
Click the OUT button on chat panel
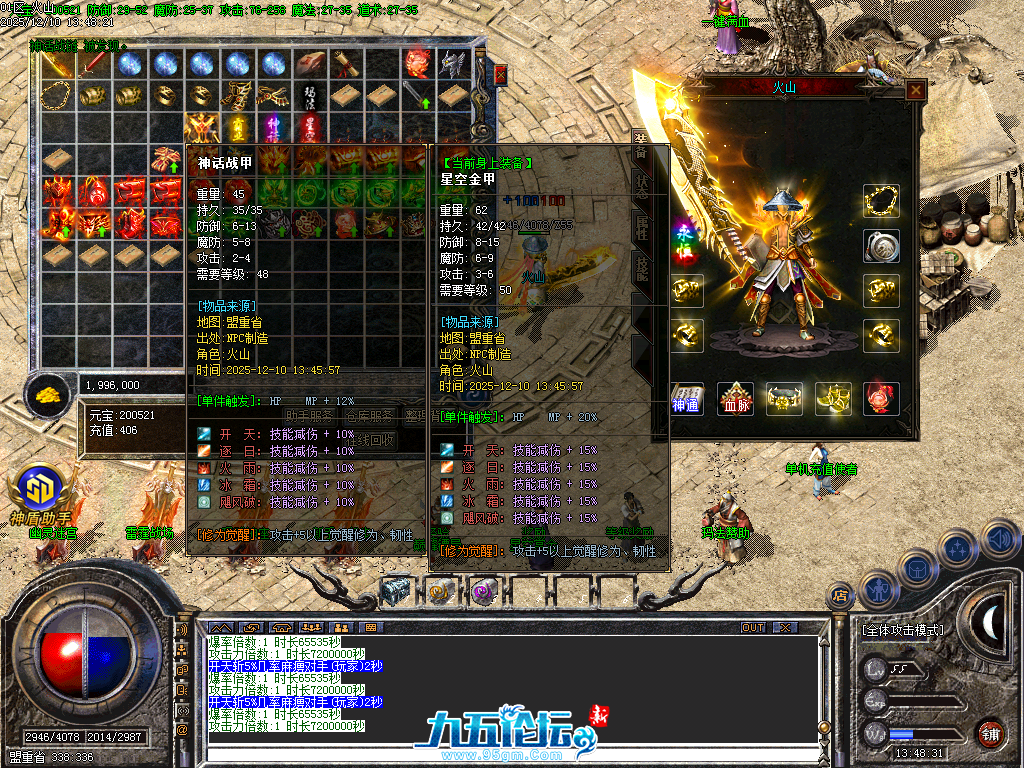click(x=752, y=627)
